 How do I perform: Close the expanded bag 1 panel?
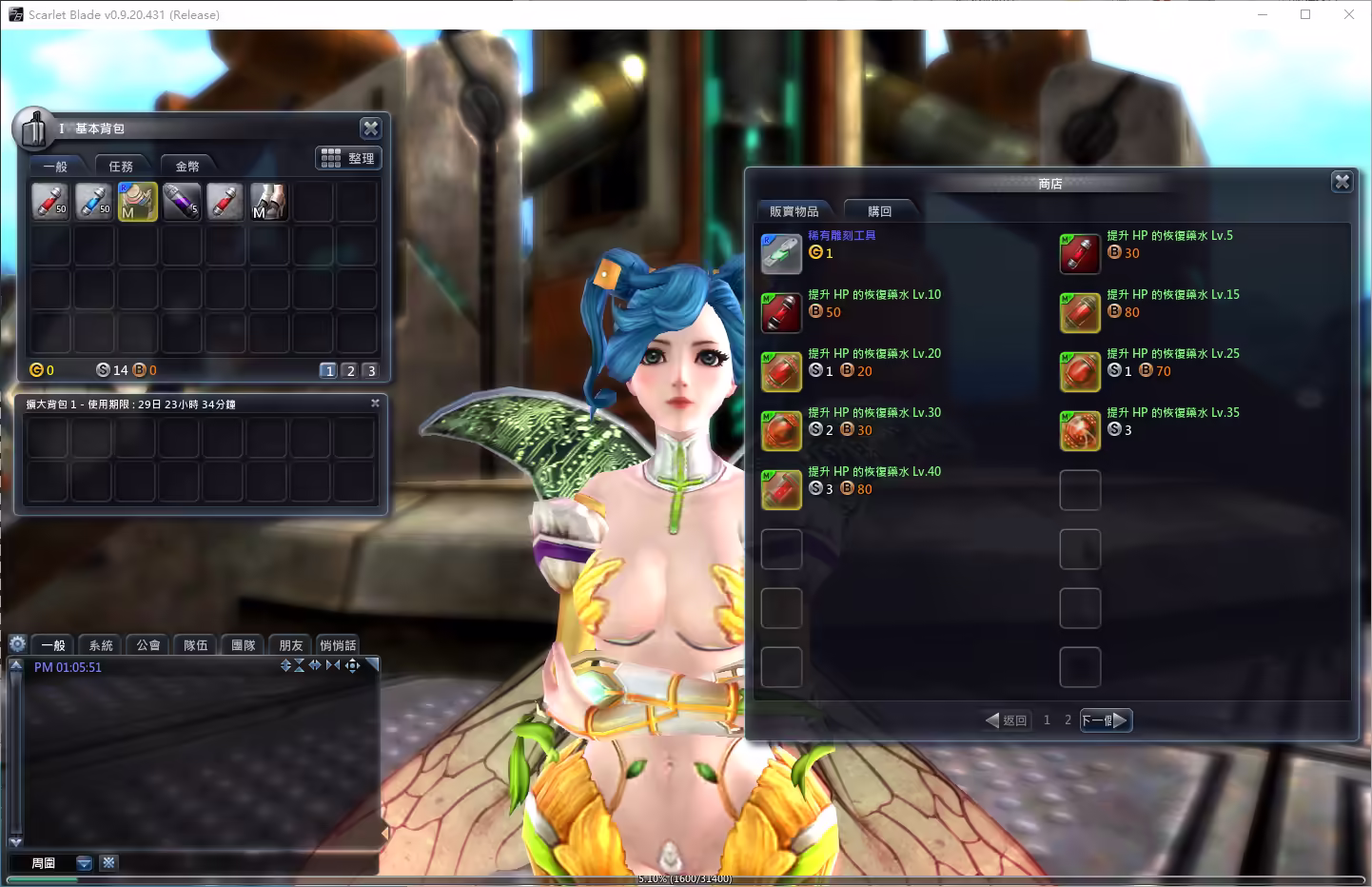coord(375,404)
